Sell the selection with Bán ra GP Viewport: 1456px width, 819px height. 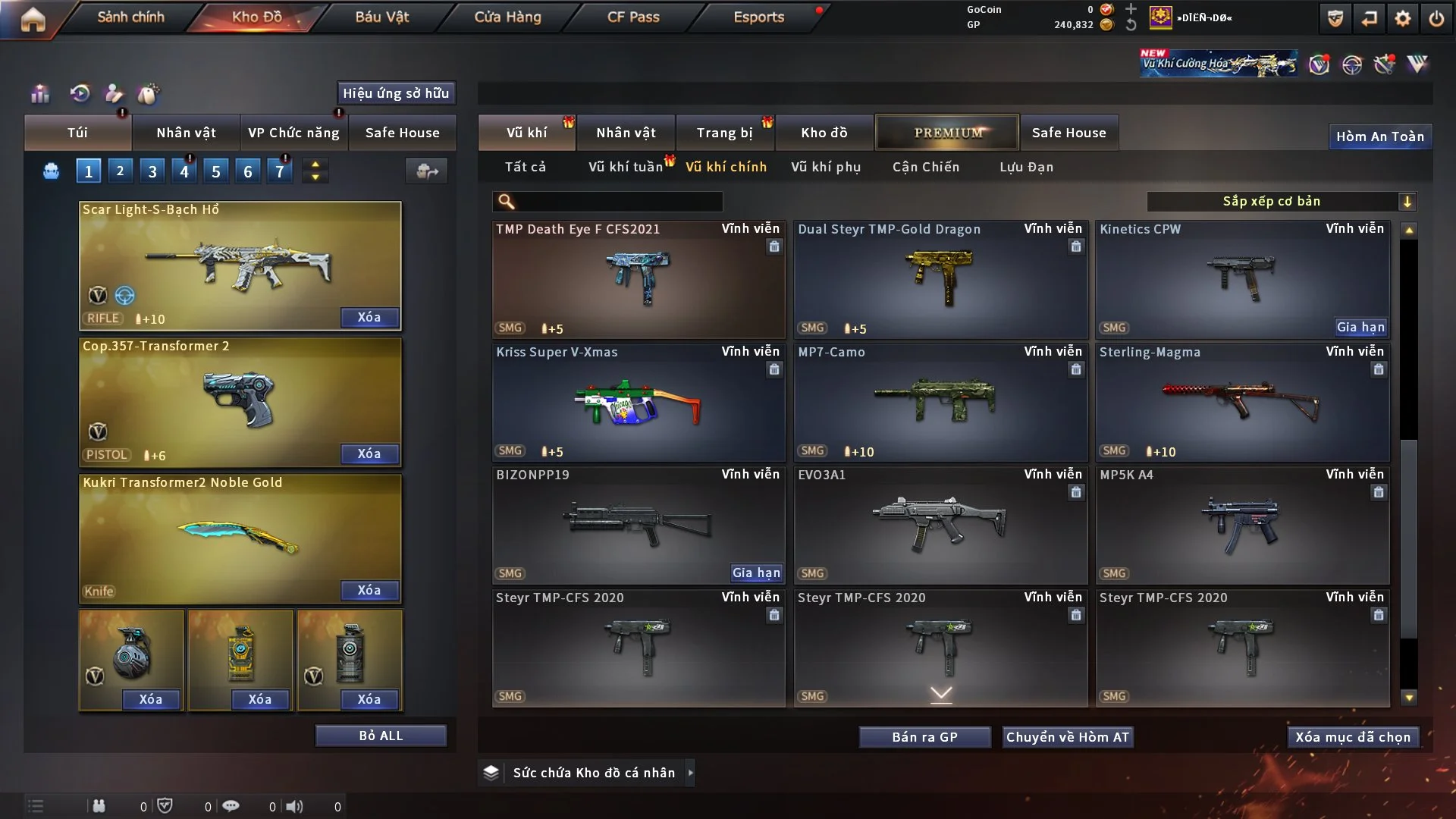pyautogui.click(x=924, y=737)
